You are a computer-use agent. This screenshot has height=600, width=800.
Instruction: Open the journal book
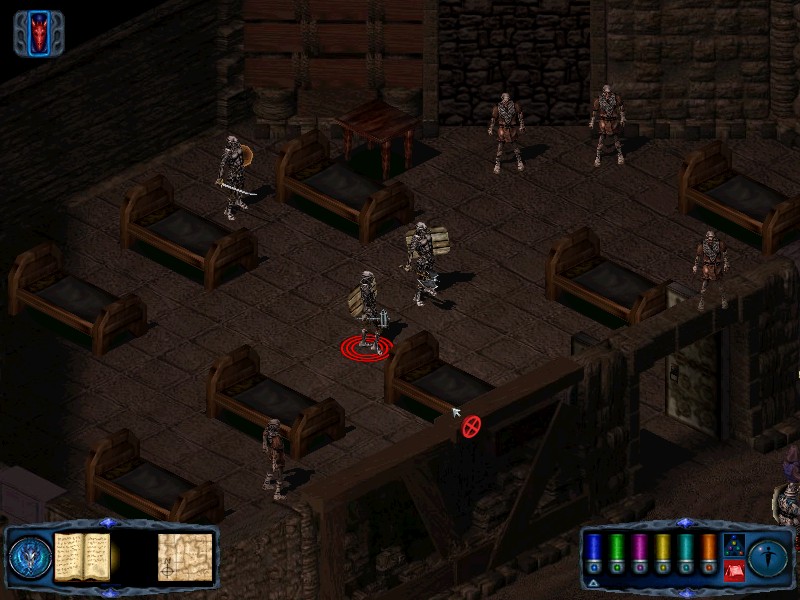[82, 555]
